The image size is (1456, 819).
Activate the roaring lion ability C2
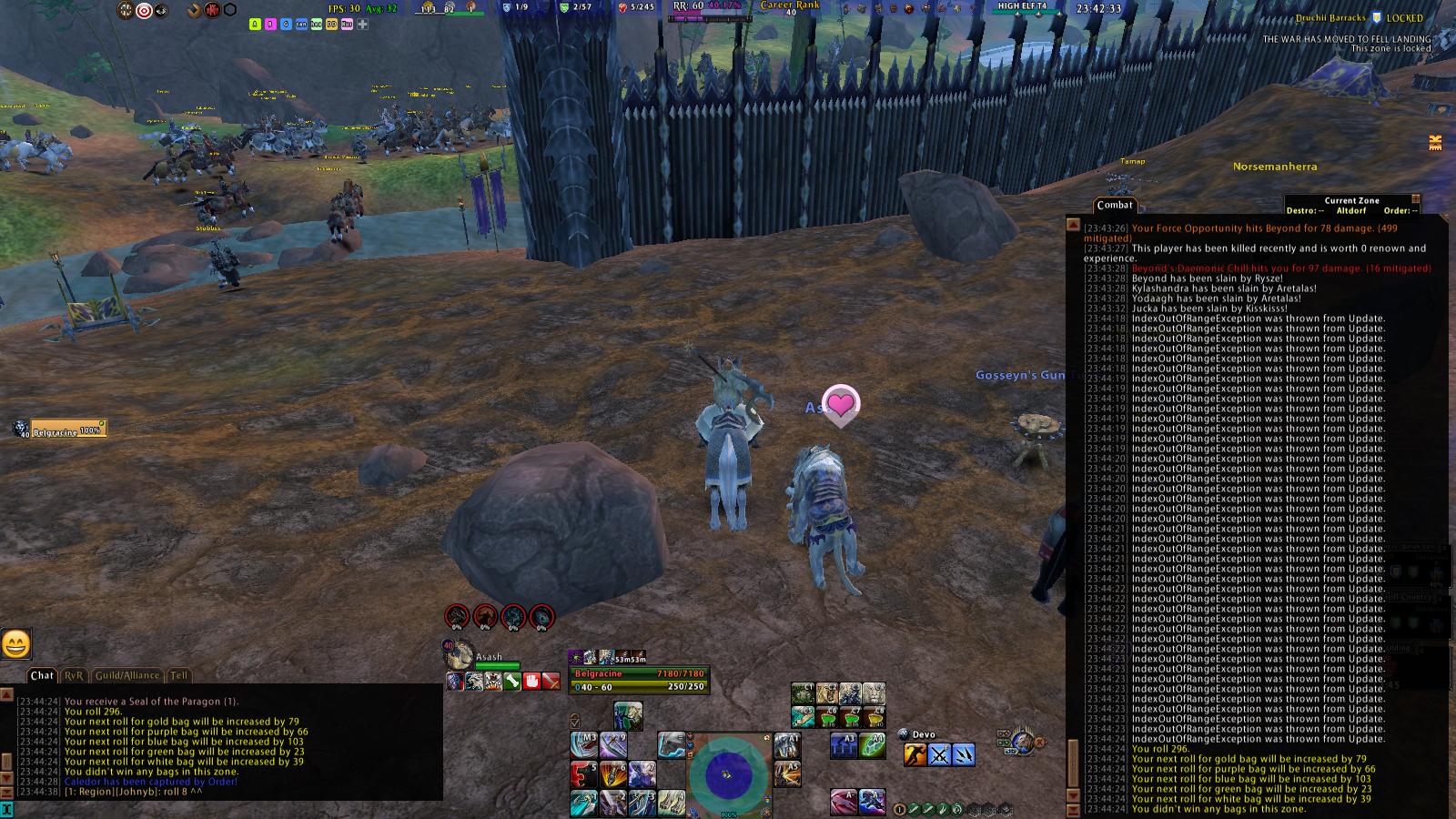tap(826, 694)
